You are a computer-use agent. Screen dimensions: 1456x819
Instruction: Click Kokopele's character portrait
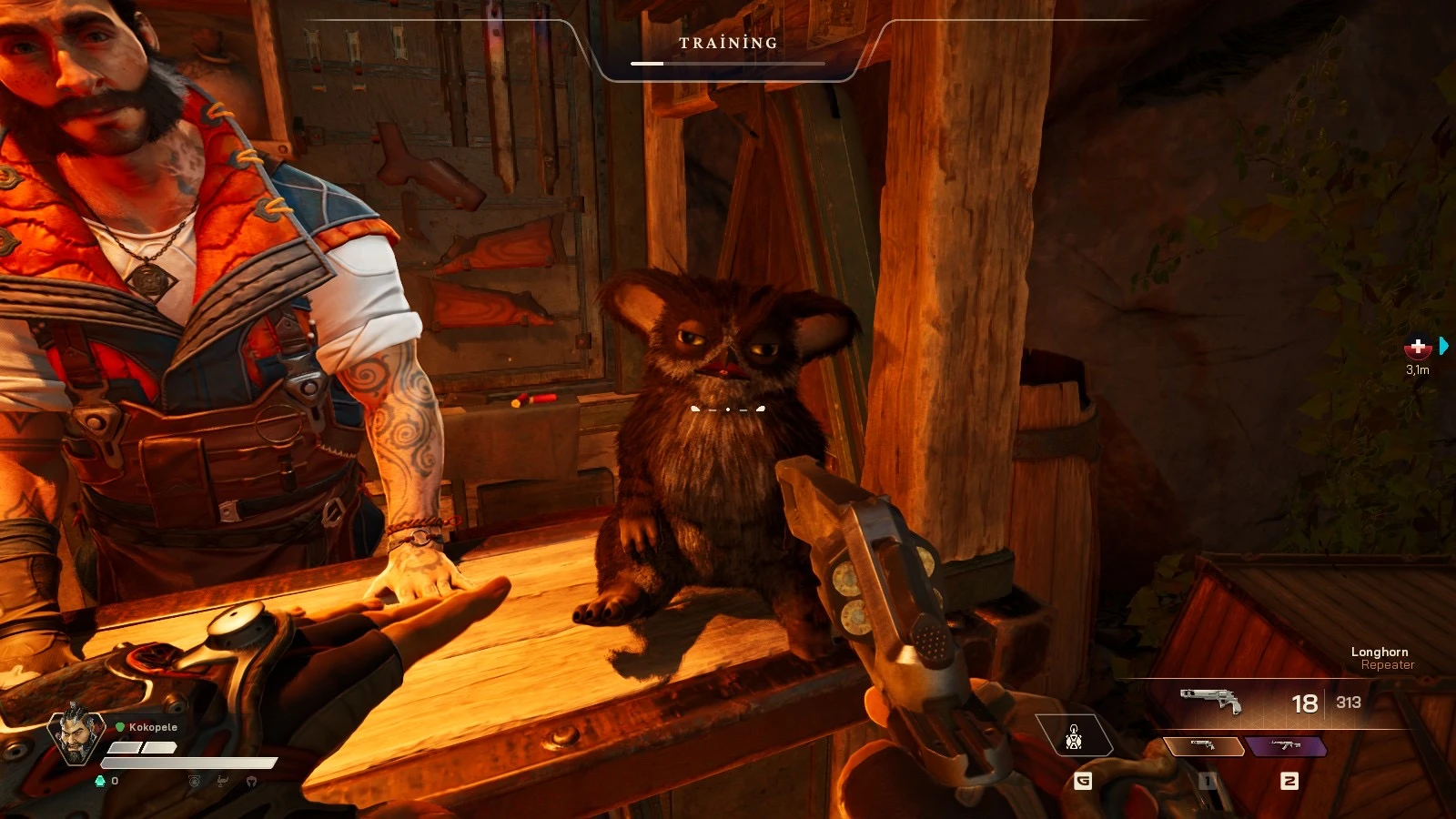[76, 733]
